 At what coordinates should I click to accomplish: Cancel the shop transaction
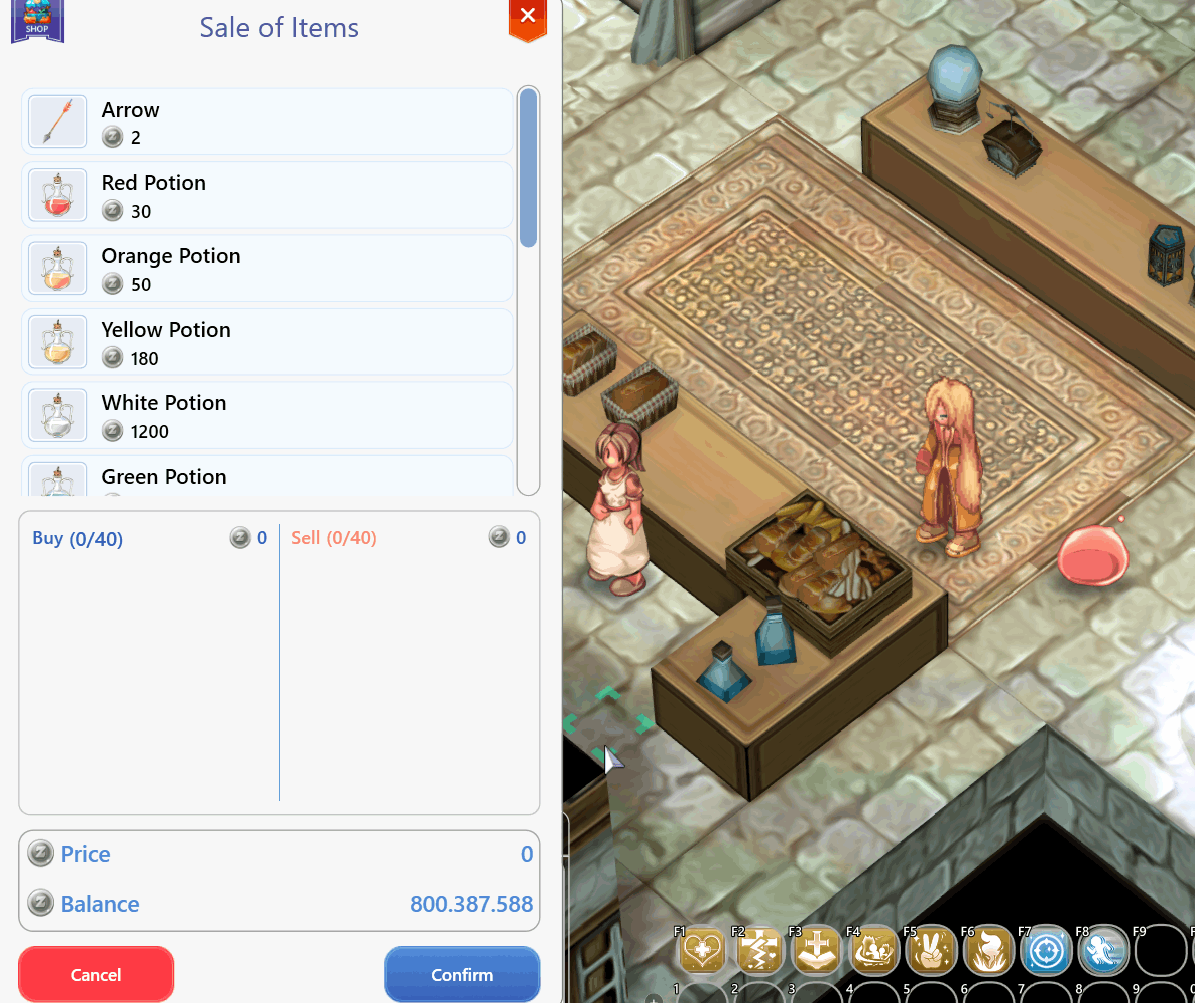[x=96, y=974]
